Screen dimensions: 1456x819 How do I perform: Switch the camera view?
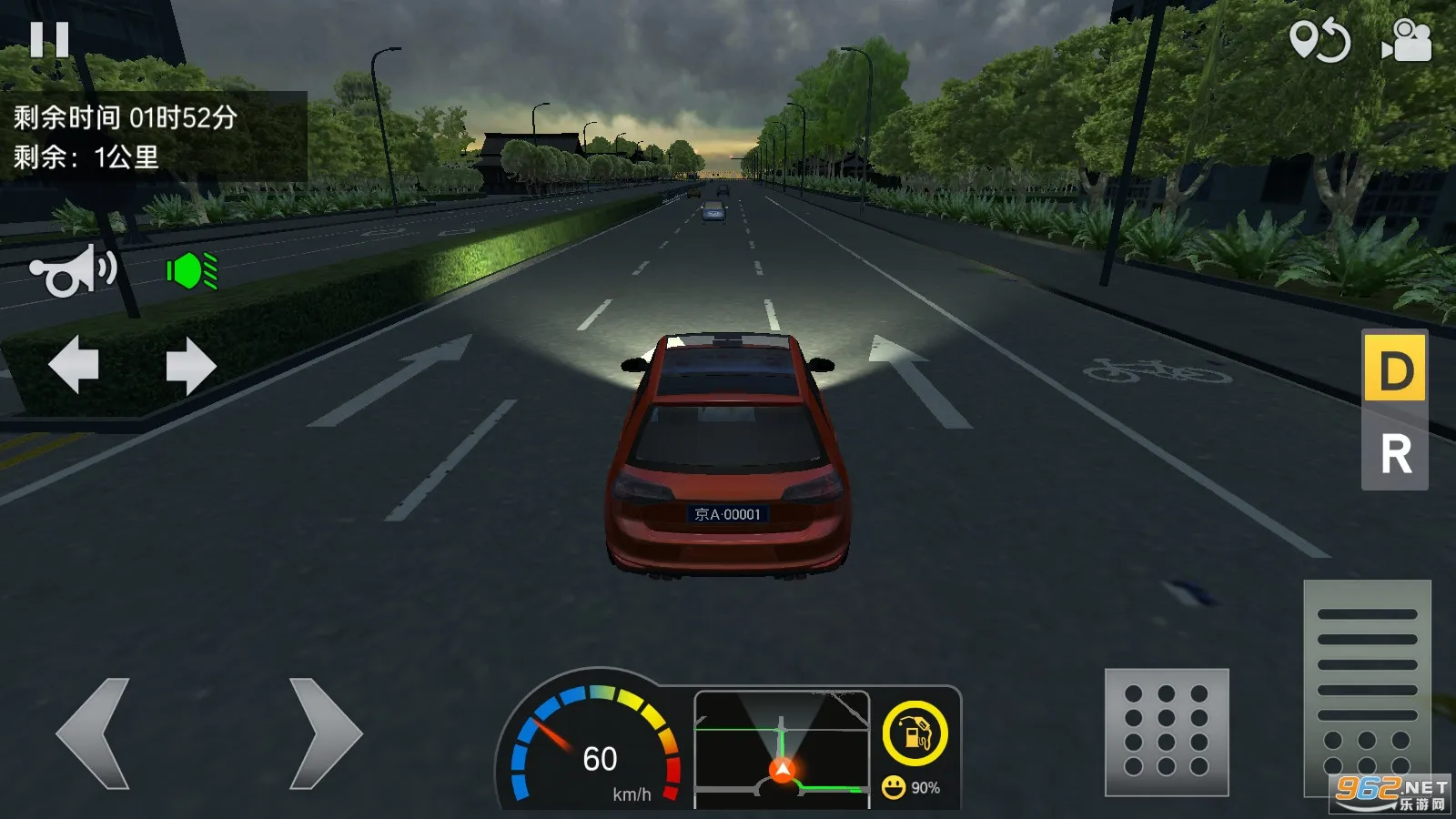pyautogui.click(x=1407, y=41)
